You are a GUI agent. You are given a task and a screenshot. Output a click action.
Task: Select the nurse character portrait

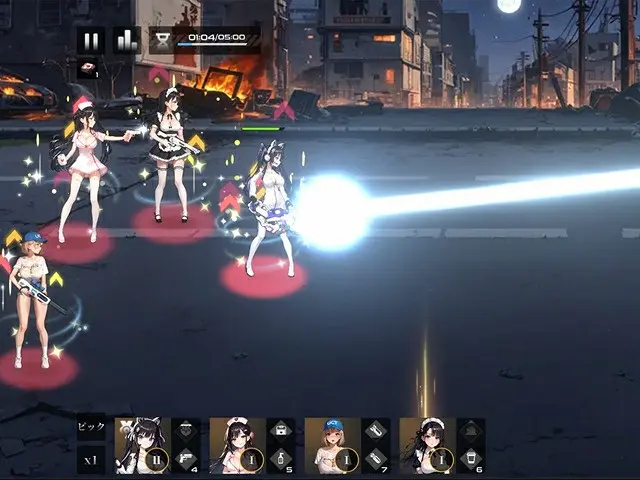[237, 444]
